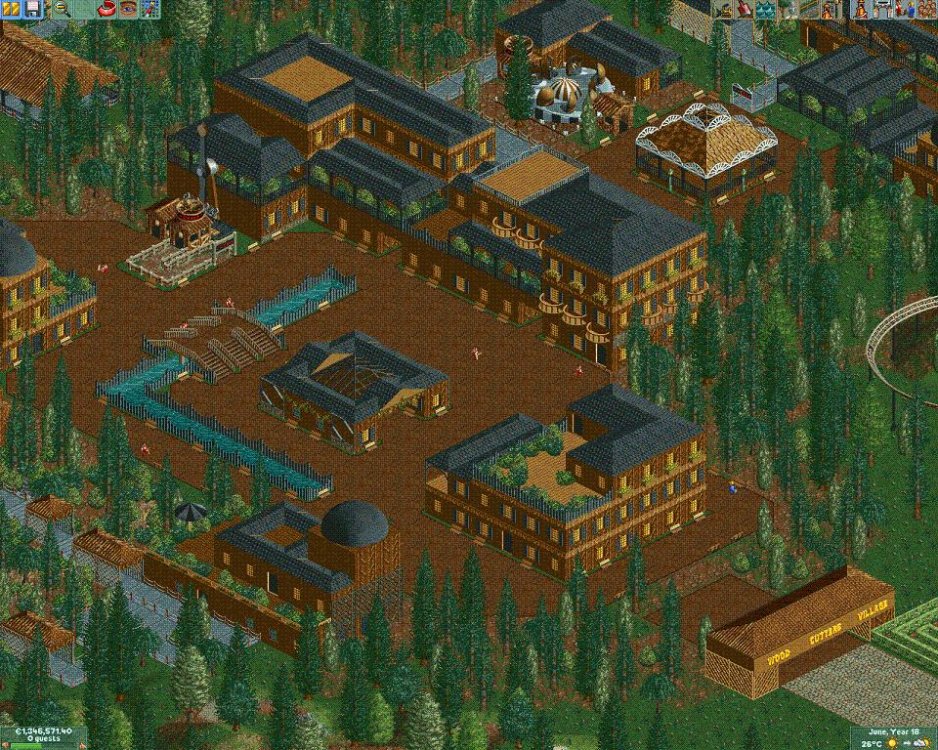938x750 pixels.
Task: Open the footpath building tool
Action: pyautogui.click(x=809, y=9)
